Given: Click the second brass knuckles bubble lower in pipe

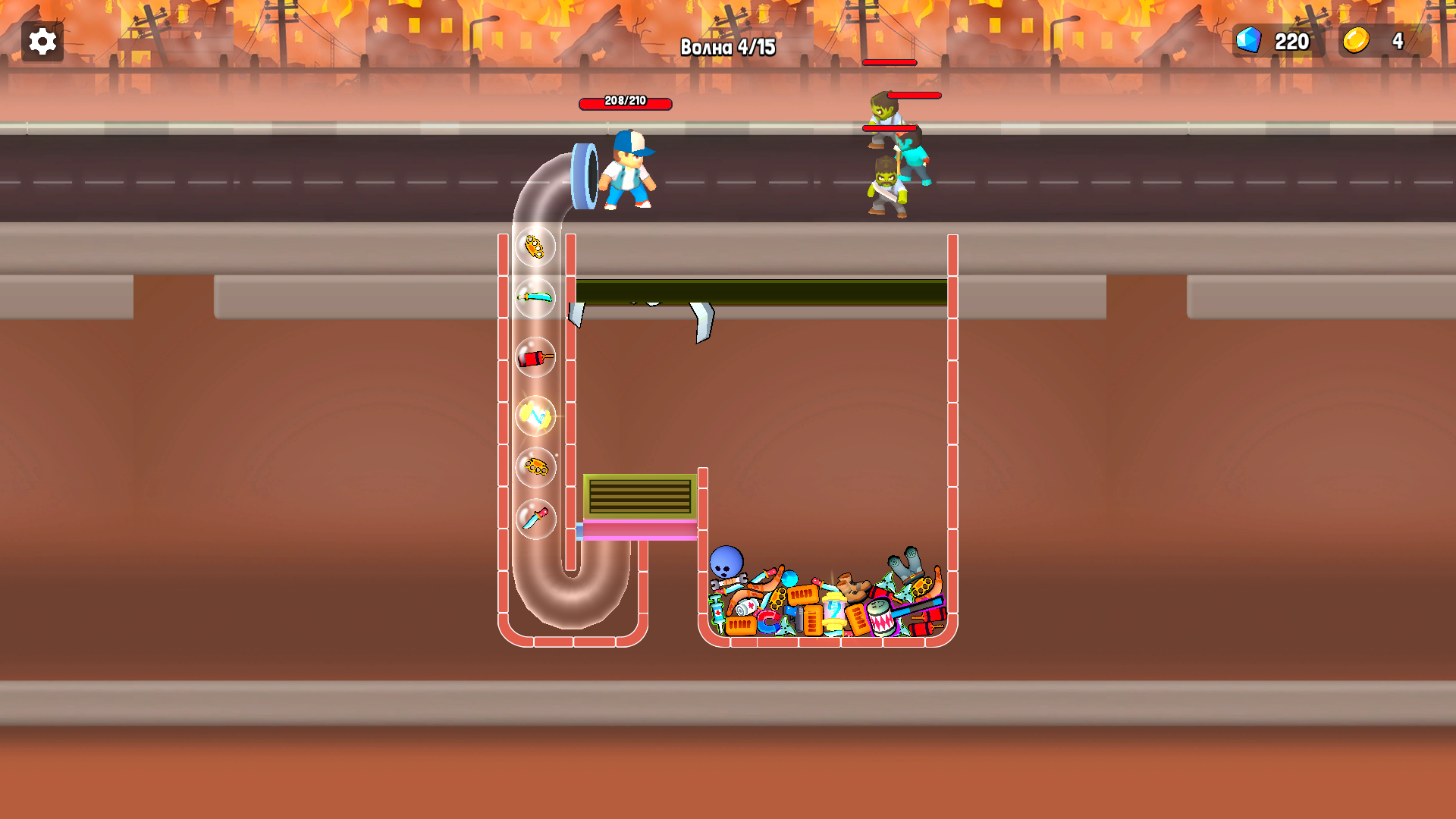Looking at the screenshot, I should (535, 469).
